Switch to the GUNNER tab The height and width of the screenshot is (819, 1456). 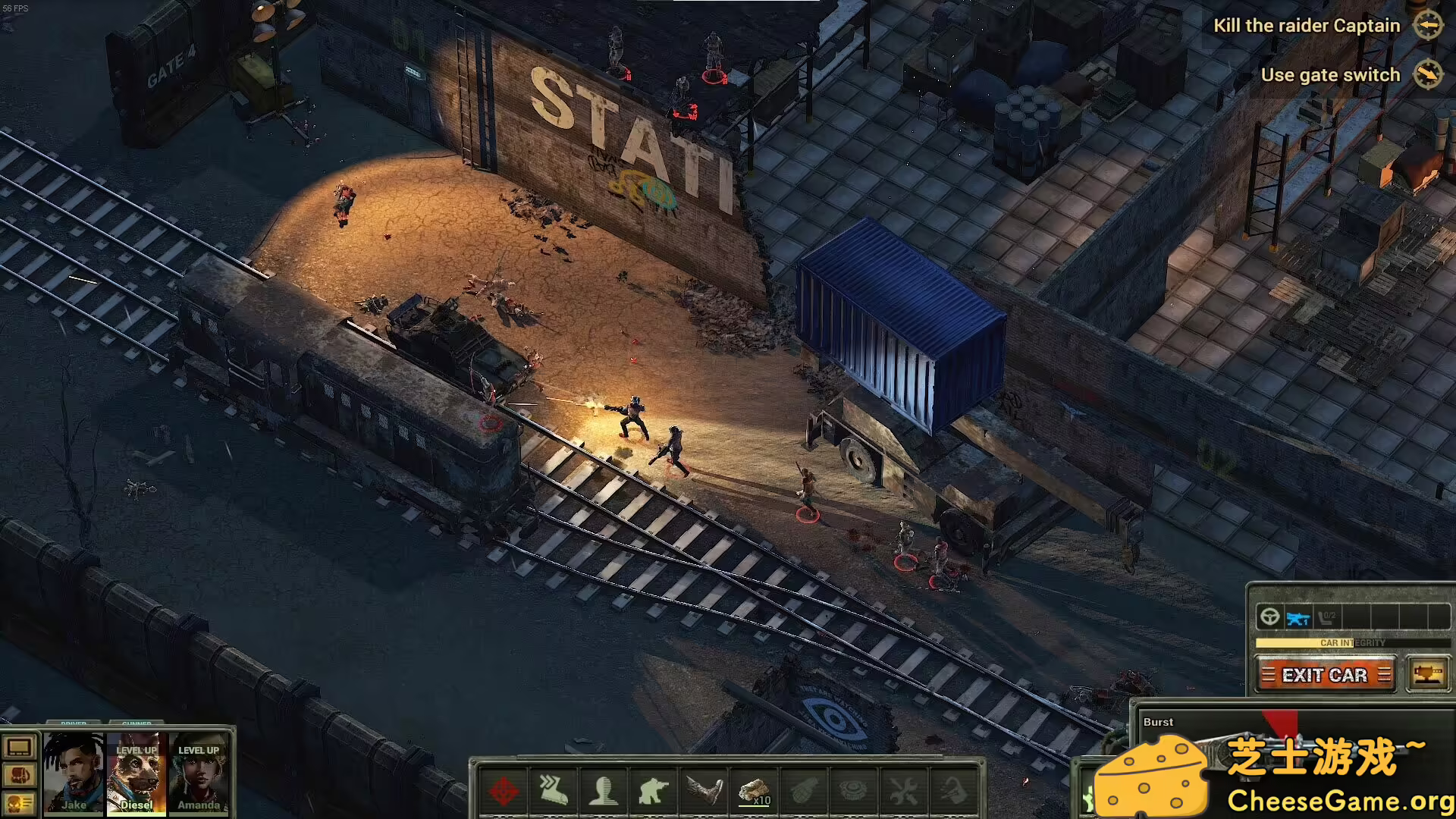pos(138,723)
